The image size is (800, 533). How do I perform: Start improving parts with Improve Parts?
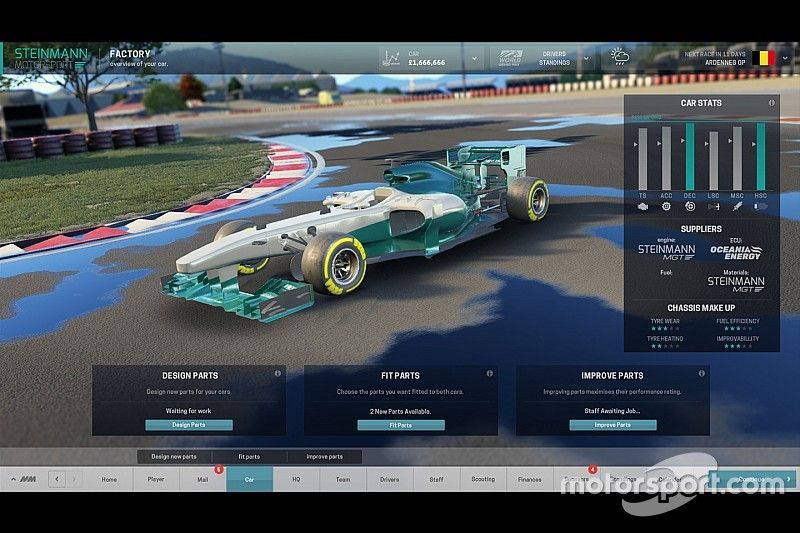(612, 425)
